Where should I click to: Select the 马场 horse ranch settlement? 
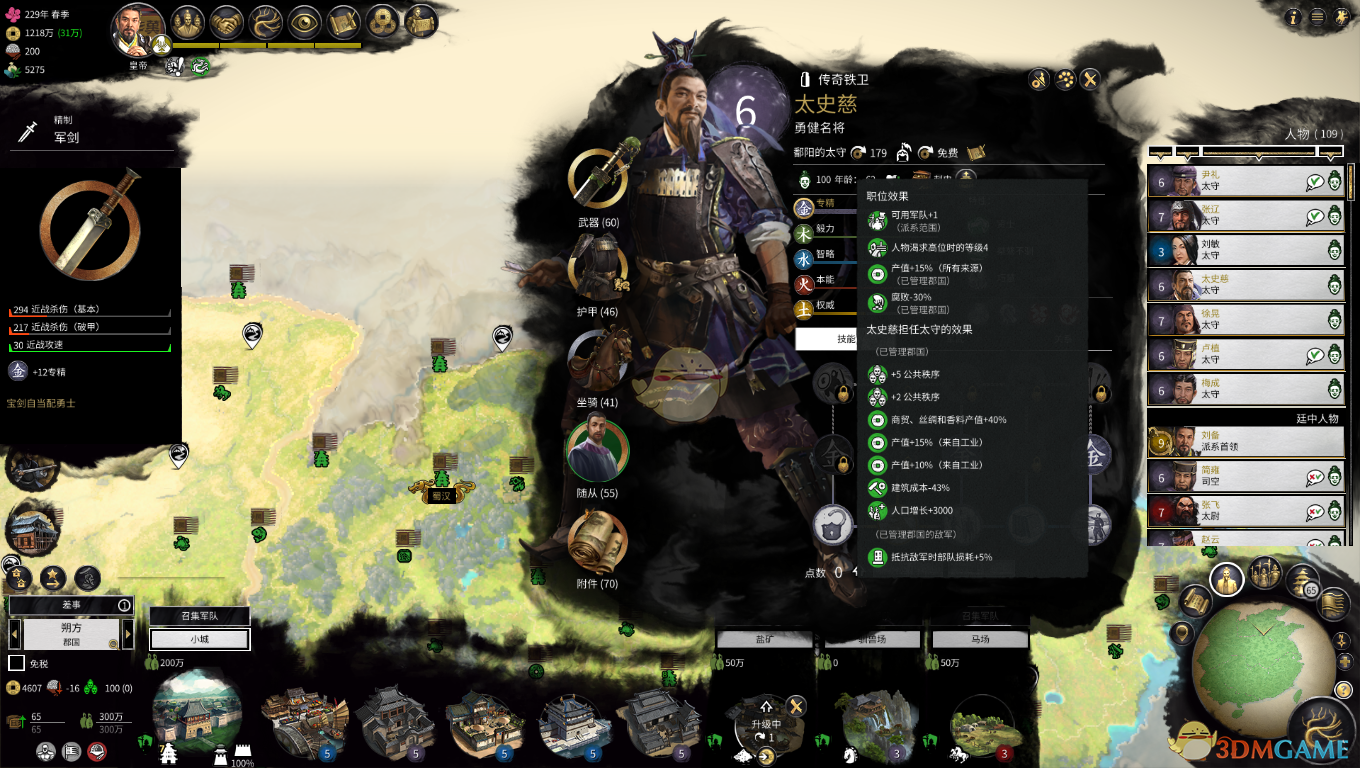click(x=980, y=639)
